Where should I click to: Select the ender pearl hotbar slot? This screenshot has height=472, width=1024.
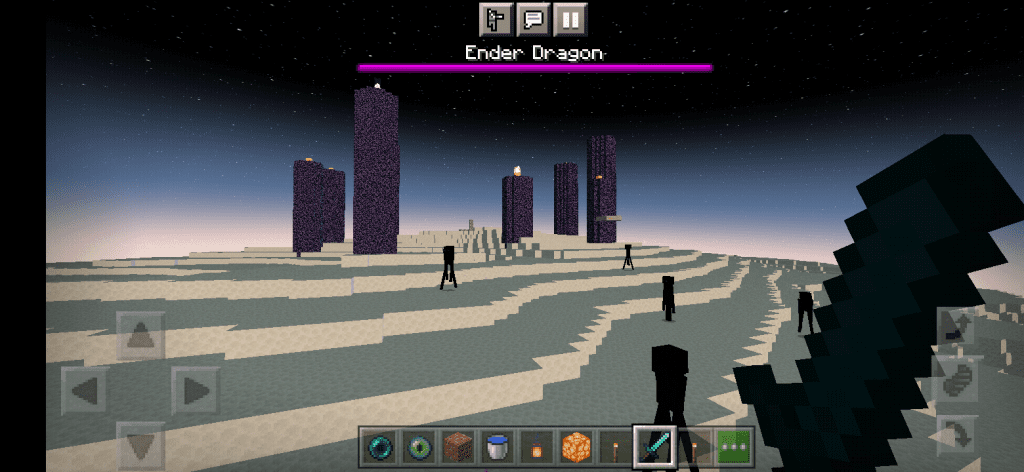tap(380, 446)
